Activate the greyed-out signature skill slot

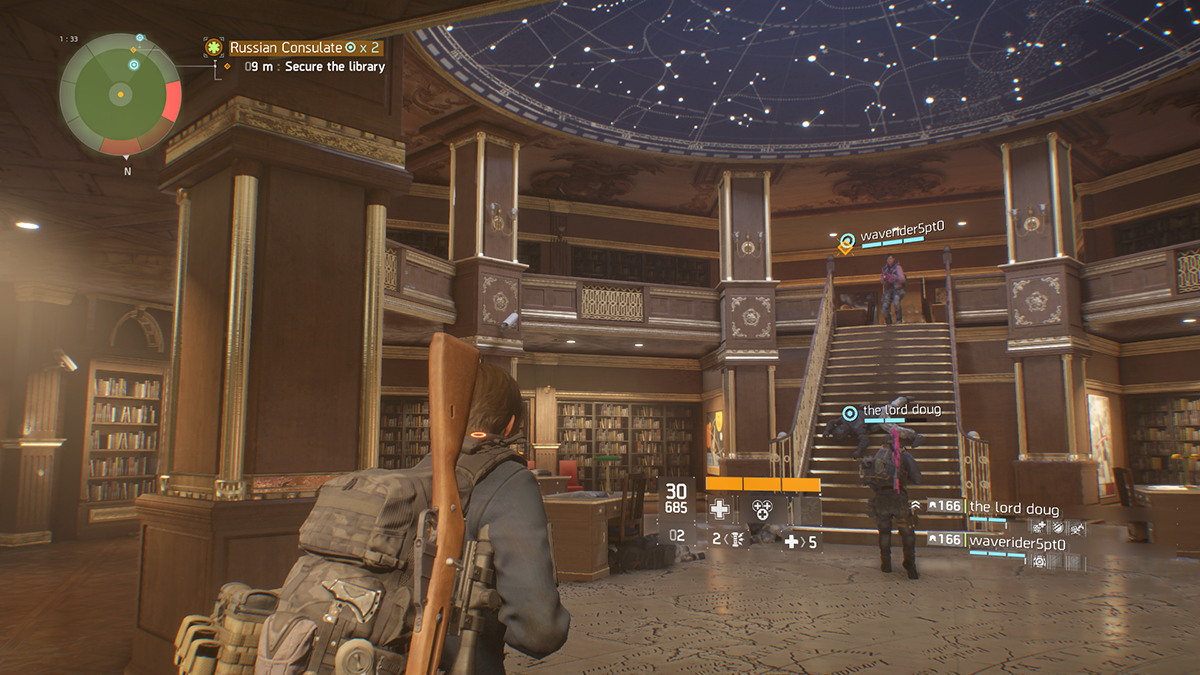click(806, 509)
